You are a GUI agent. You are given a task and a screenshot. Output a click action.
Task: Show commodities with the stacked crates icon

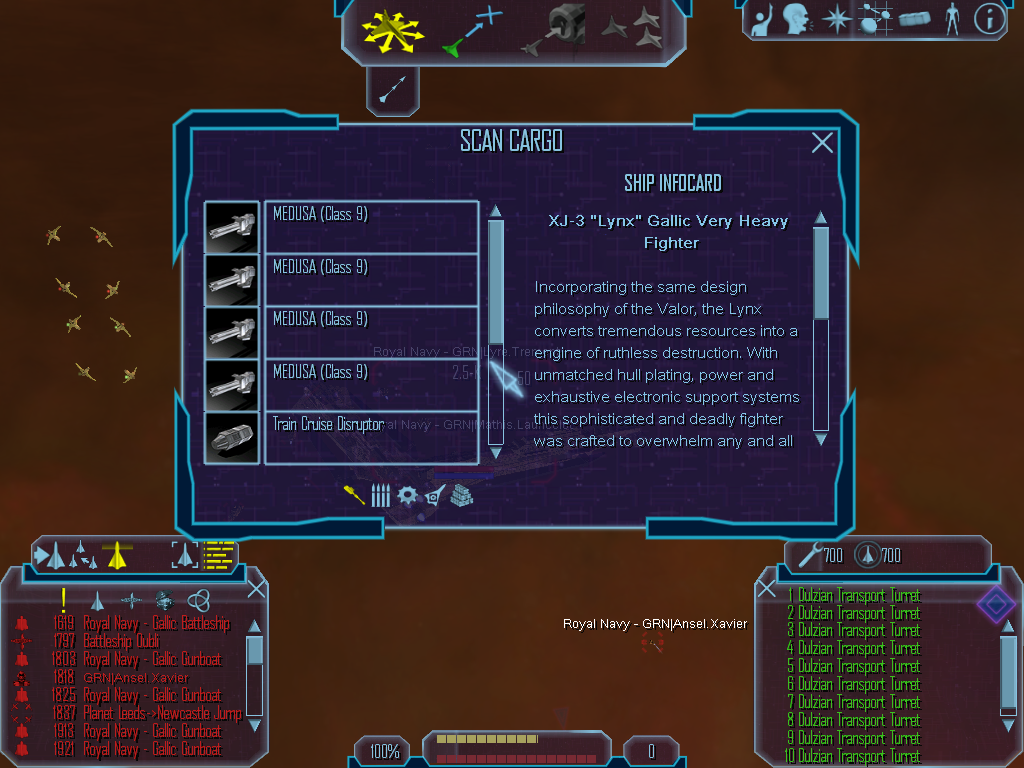point(461,495)
